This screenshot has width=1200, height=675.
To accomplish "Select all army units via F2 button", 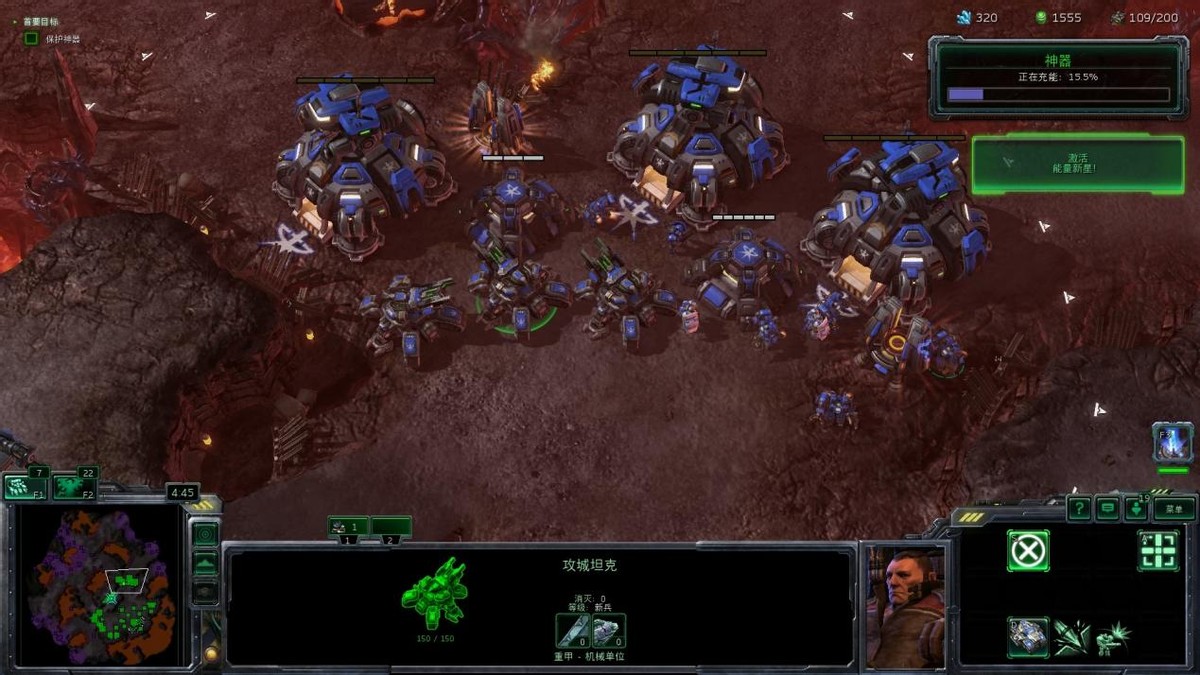I will pos(74,487).
